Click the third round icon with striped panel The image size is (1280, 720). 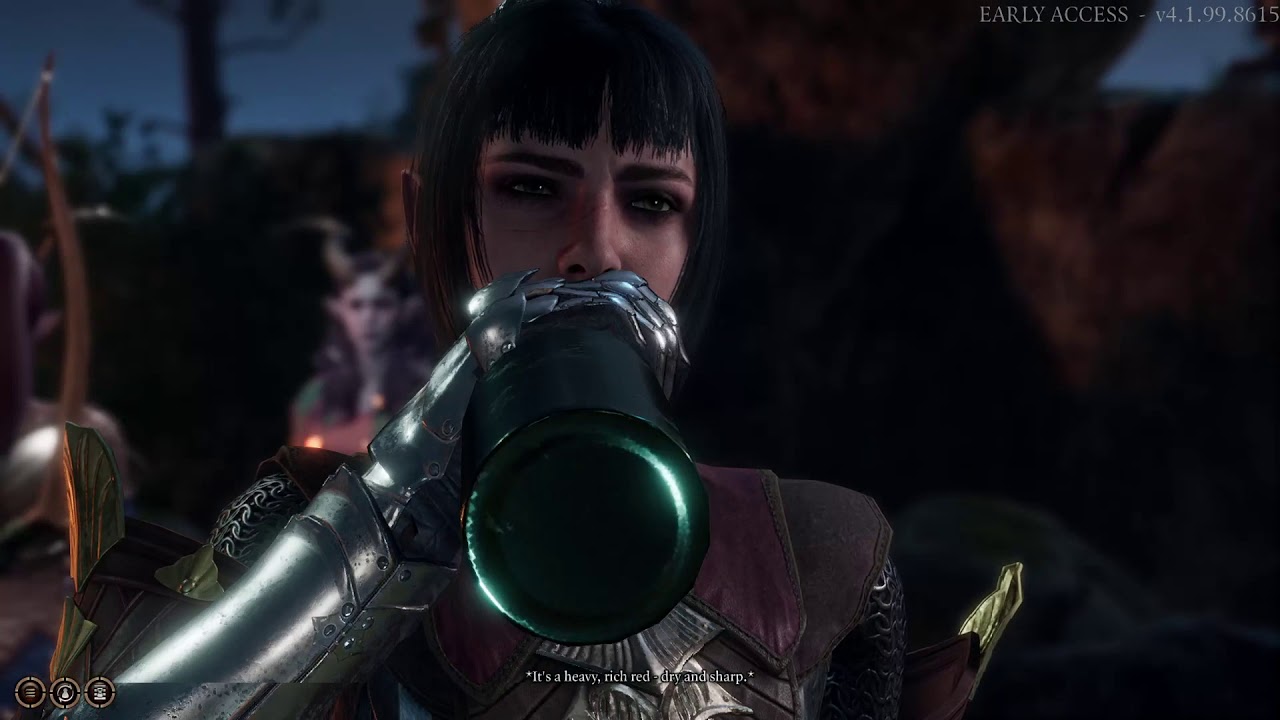(99, 691)
